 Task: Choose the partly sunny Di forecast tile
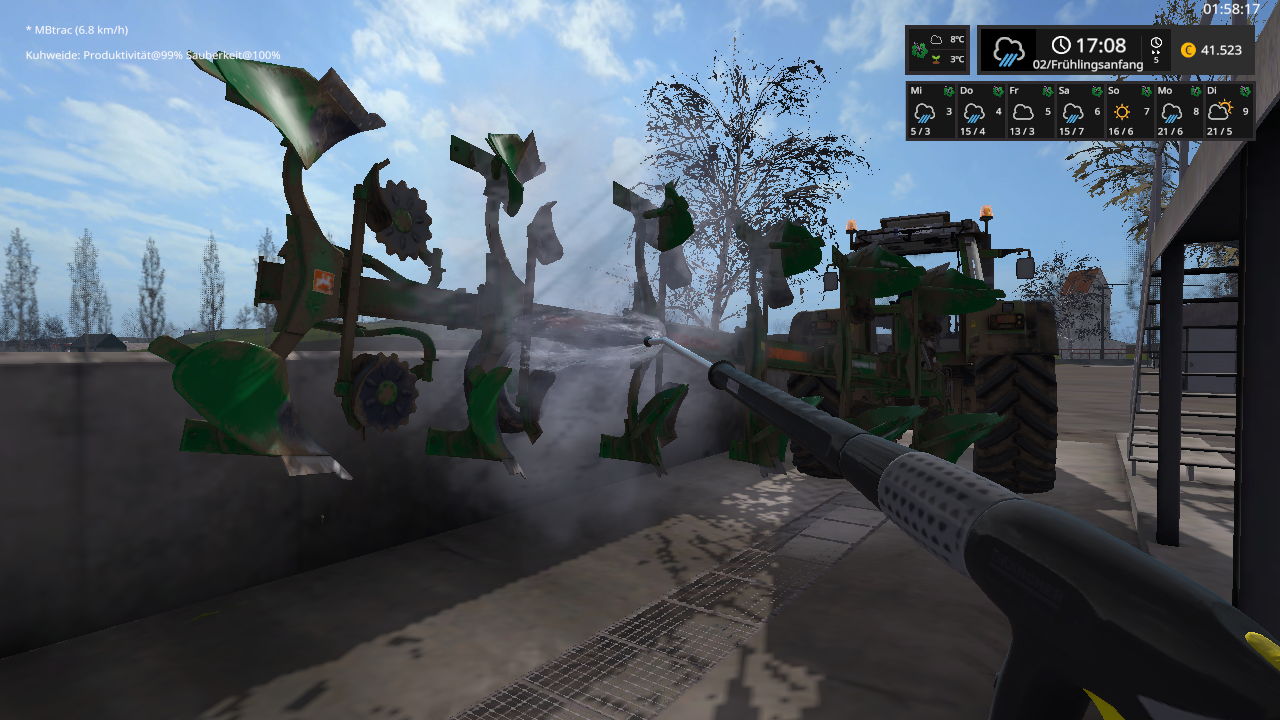(x=1229, y=111)
